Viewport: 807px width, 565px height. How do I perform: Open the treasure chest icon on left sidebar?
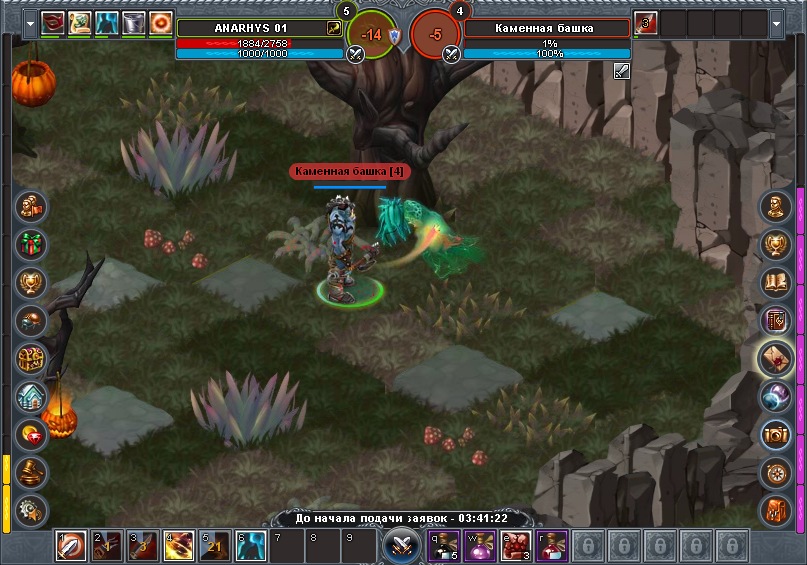[31, 359]
